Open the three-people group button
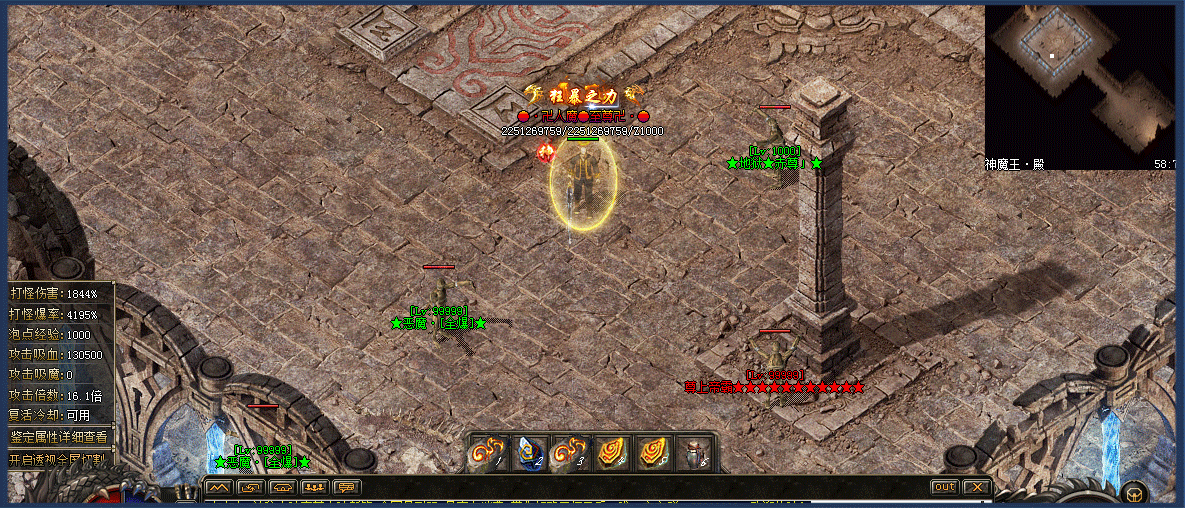The width and height of the screenshot is (1185, 508). (315, 488)
